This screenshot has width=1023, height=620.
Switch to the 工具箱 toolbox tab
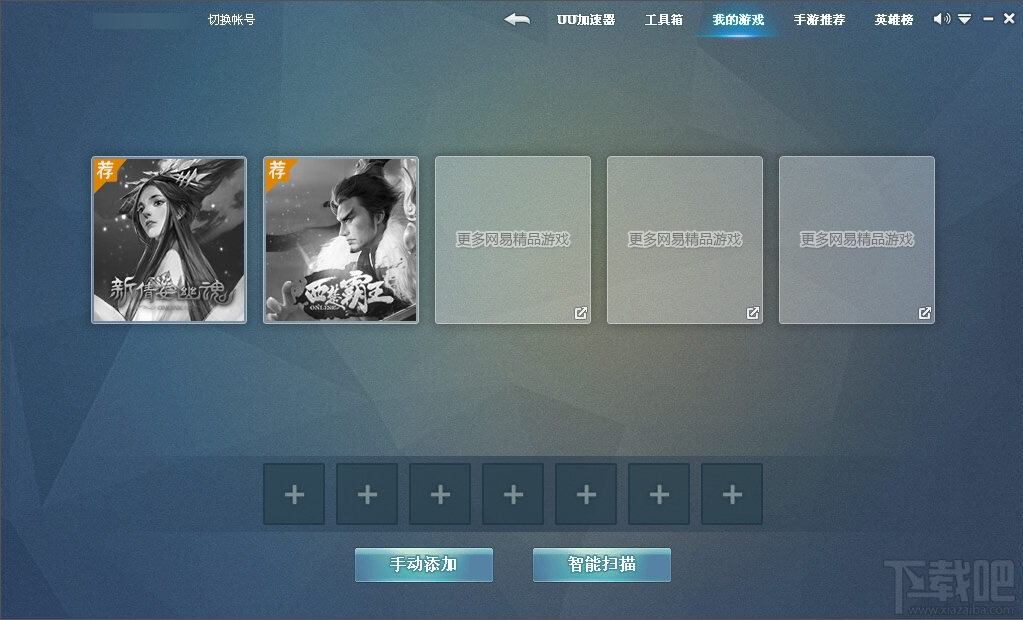coord(664,19)
